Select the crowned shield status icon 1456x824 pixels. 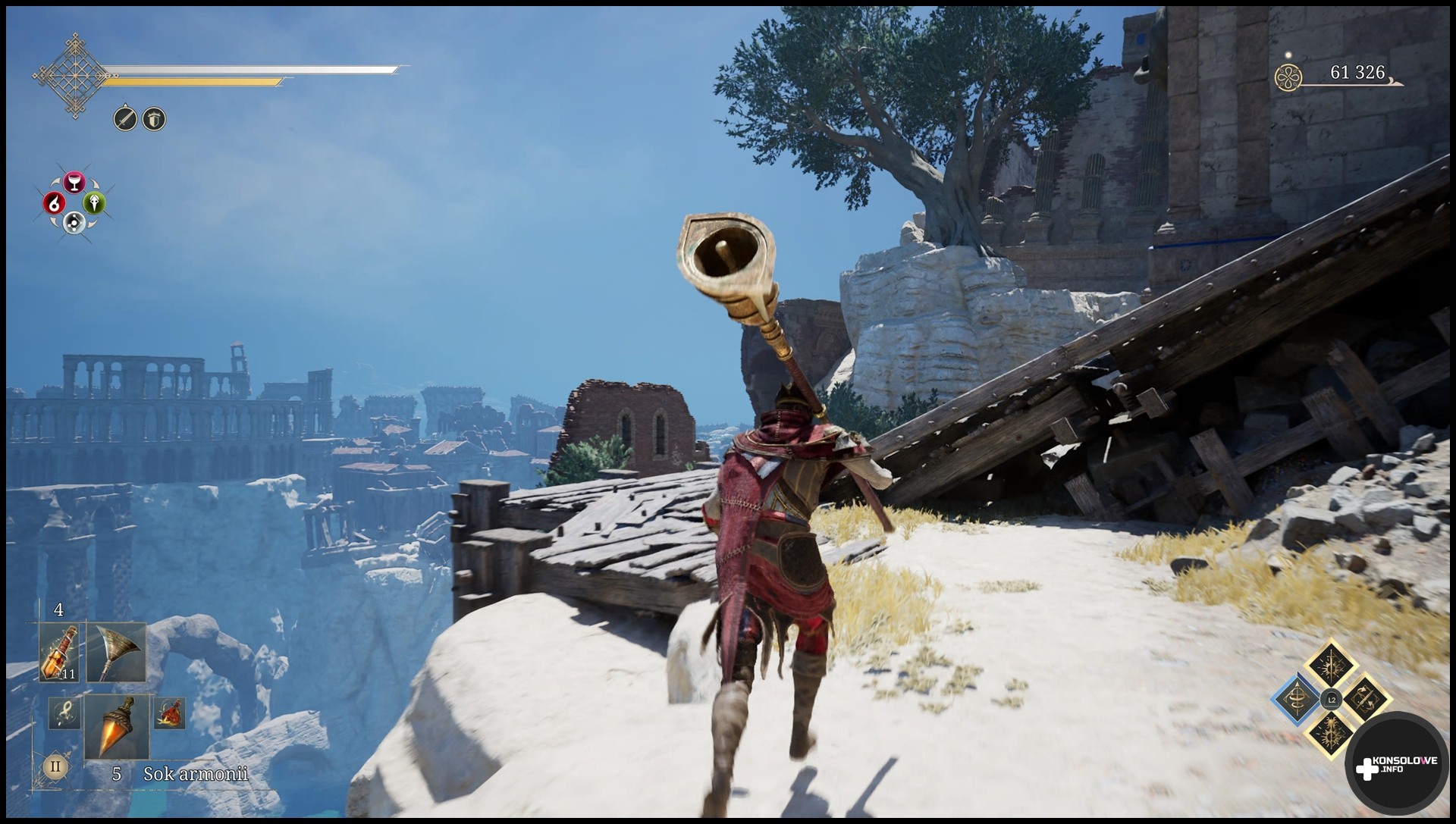[x=154, y=119]
